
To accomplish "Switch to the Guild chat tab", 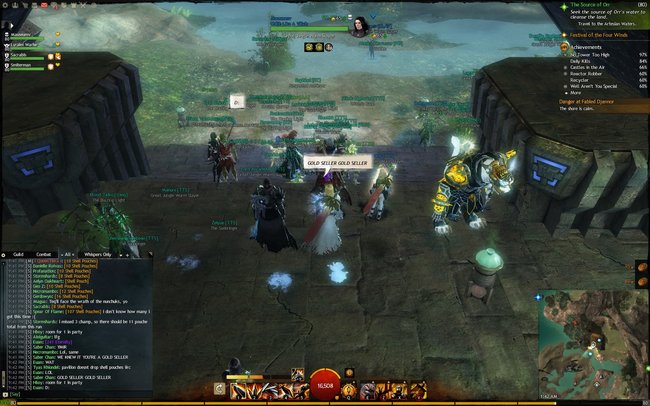I will tap(18, 254).
